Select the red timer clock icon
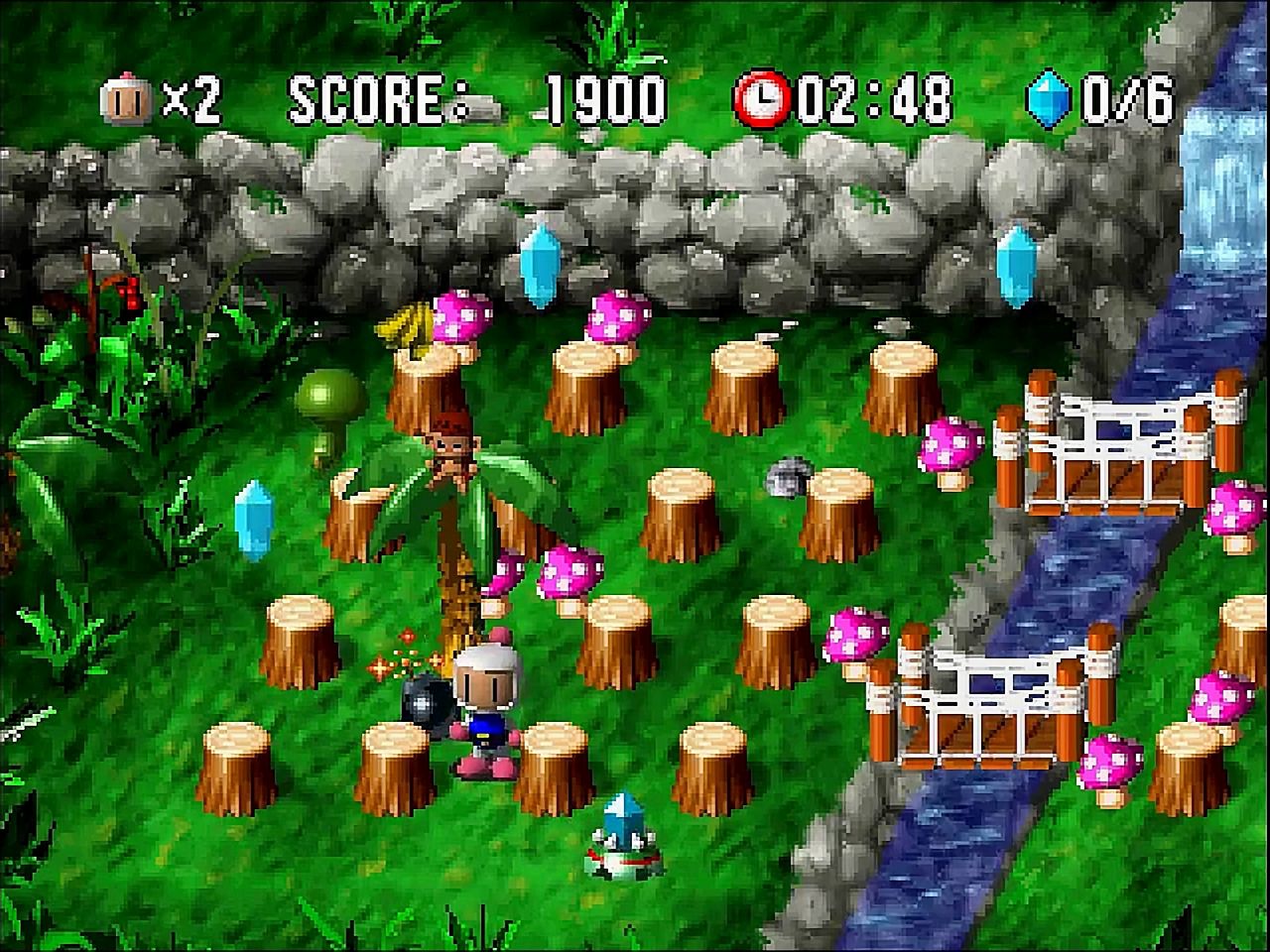1270x952 pixels. pyautogui.click(x=762, y=95)
